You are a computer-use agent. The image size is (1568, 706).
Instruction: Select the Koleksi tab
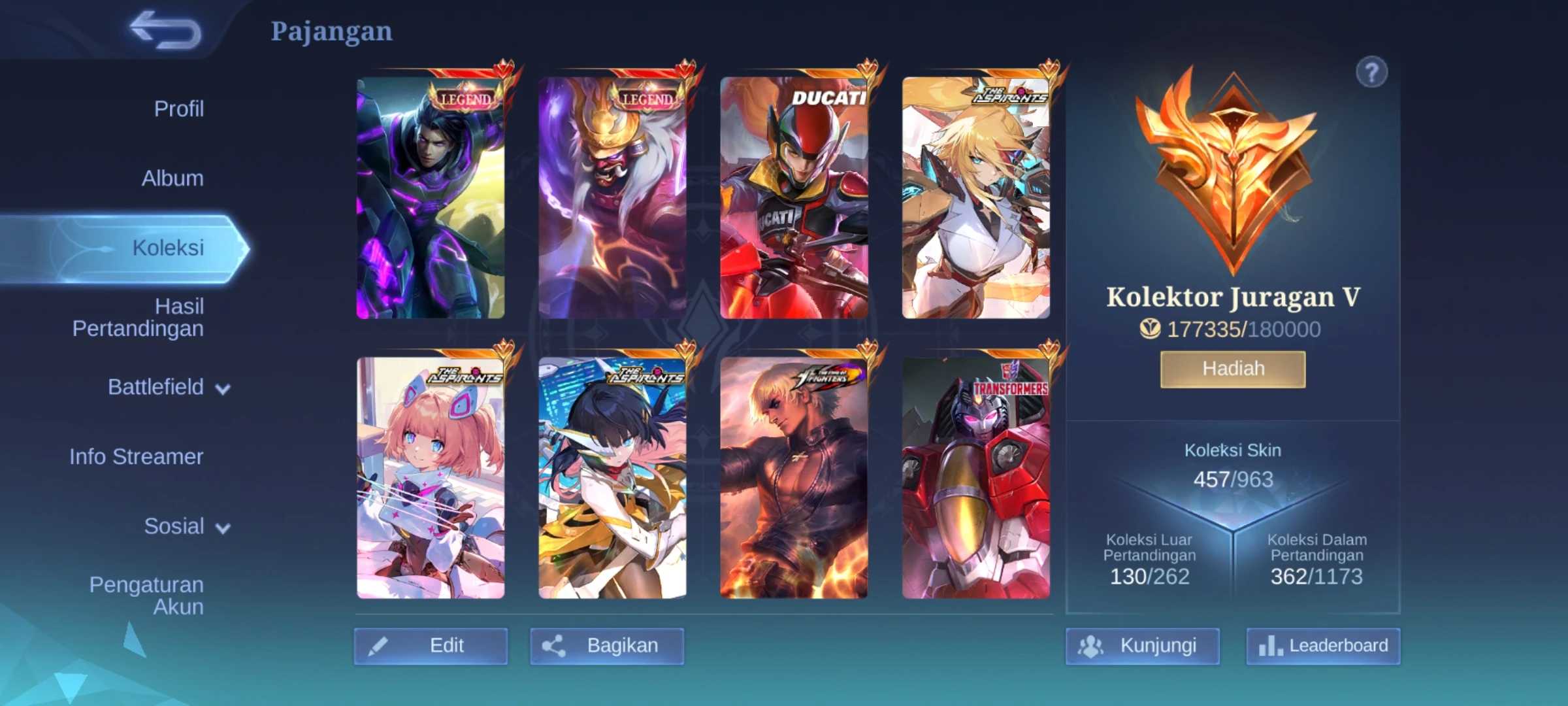tap(168, 248)
